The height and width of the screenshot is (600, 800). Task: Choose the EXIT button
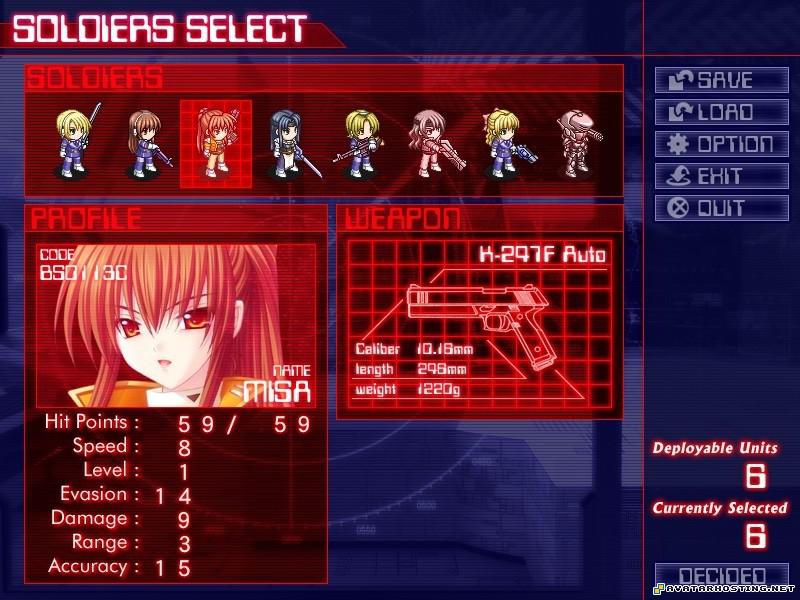pos(721,176)
